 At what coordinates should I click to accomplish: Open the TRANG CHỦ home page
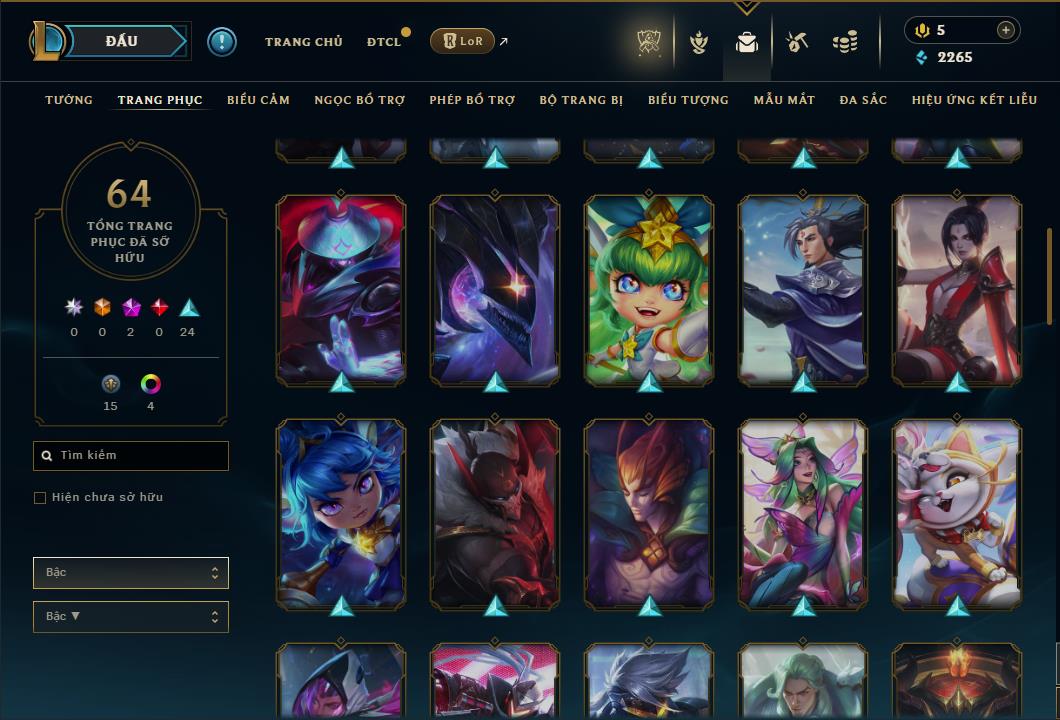(x=303, y=42)
